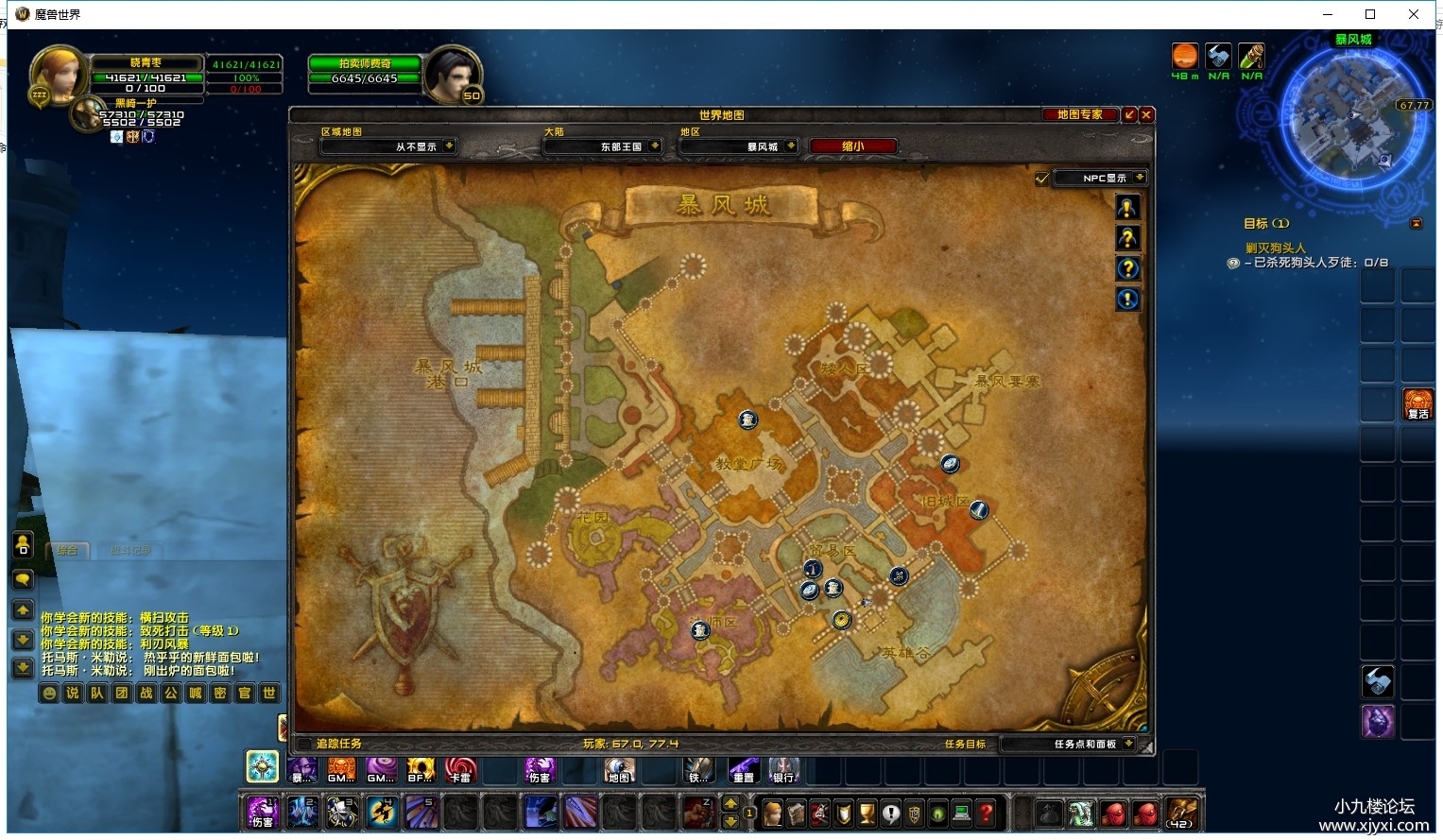Toggle the 追踪任务 checkbox on the map
The height and width of the screenshot is (840, 1443).
[305, 744]
